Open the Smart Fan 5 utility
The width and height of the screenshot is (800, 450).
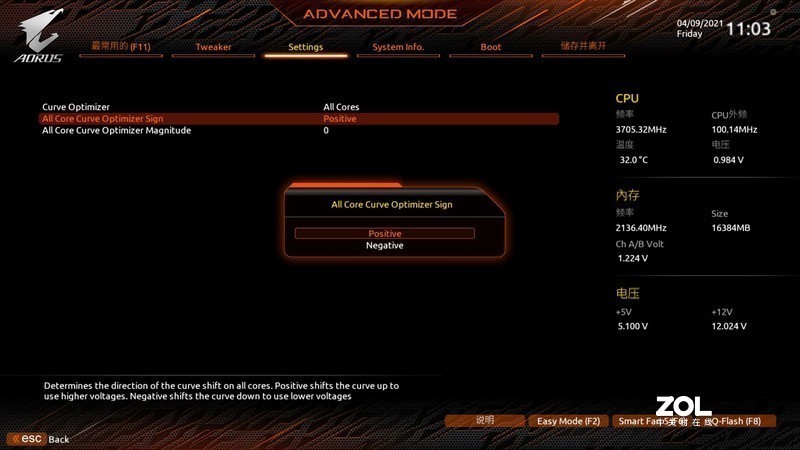click(646, 421)
